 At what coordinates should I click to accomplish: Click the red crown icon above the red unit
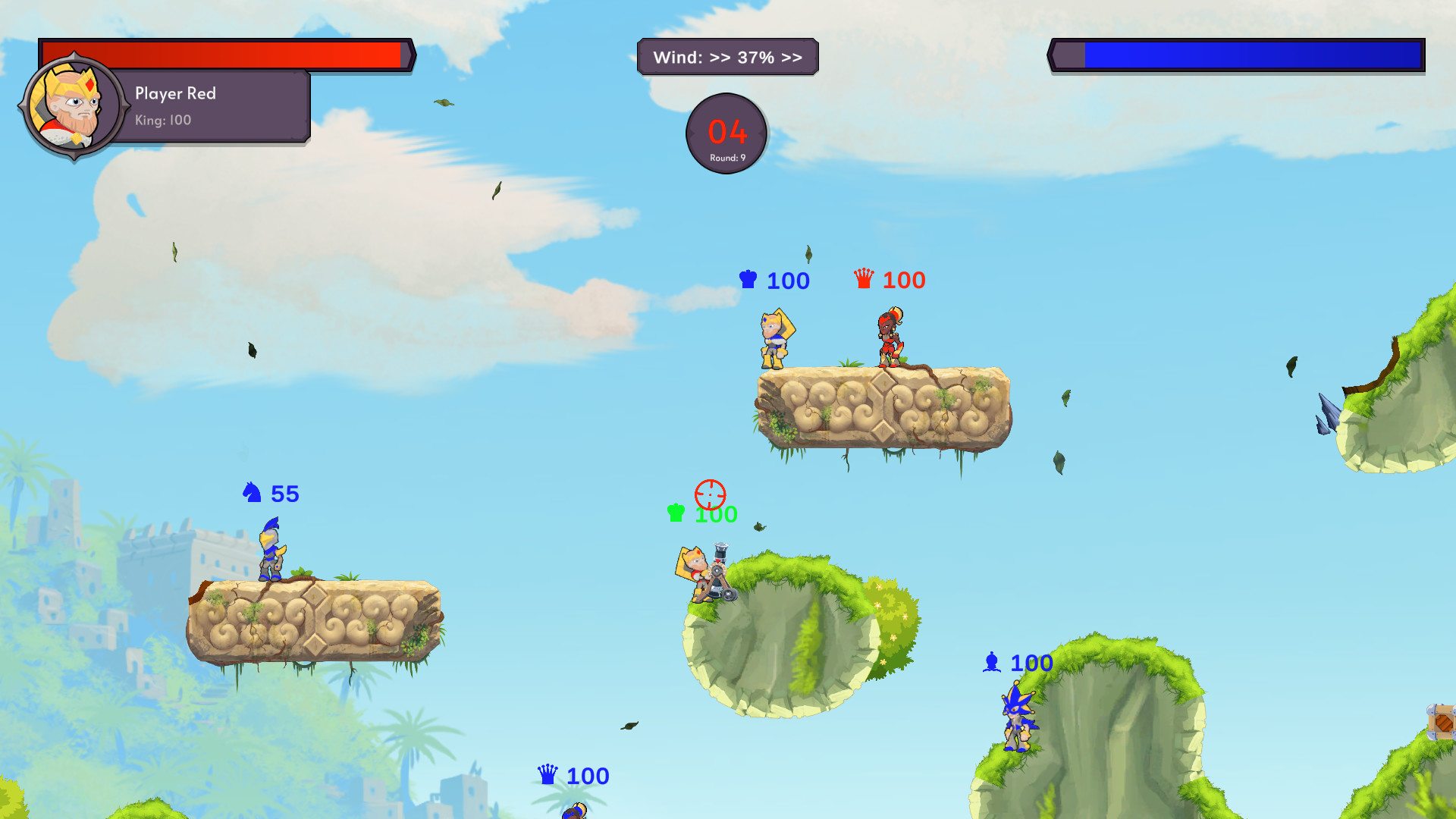[x=864, y=279]
